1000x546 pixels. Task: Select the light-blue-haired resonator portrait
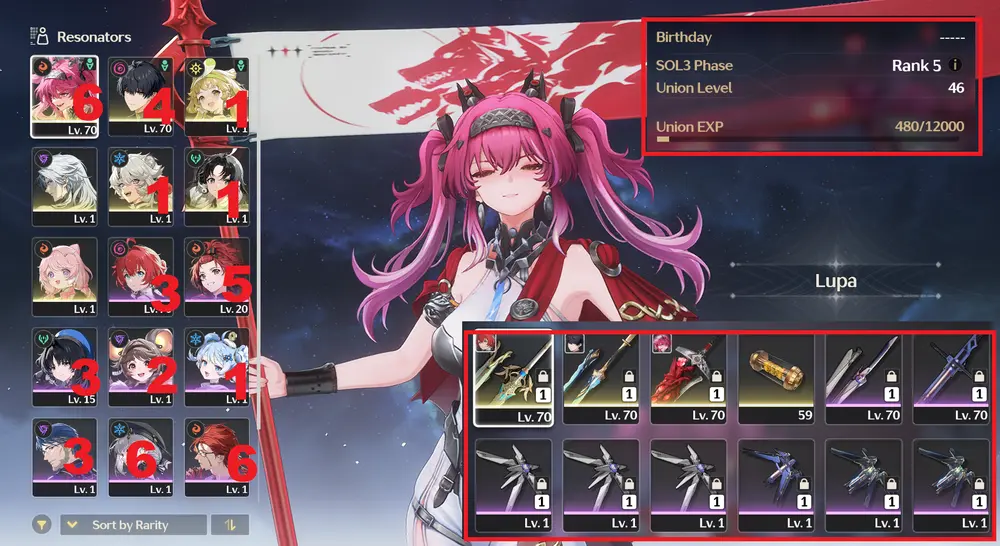[x=217, y=361]
